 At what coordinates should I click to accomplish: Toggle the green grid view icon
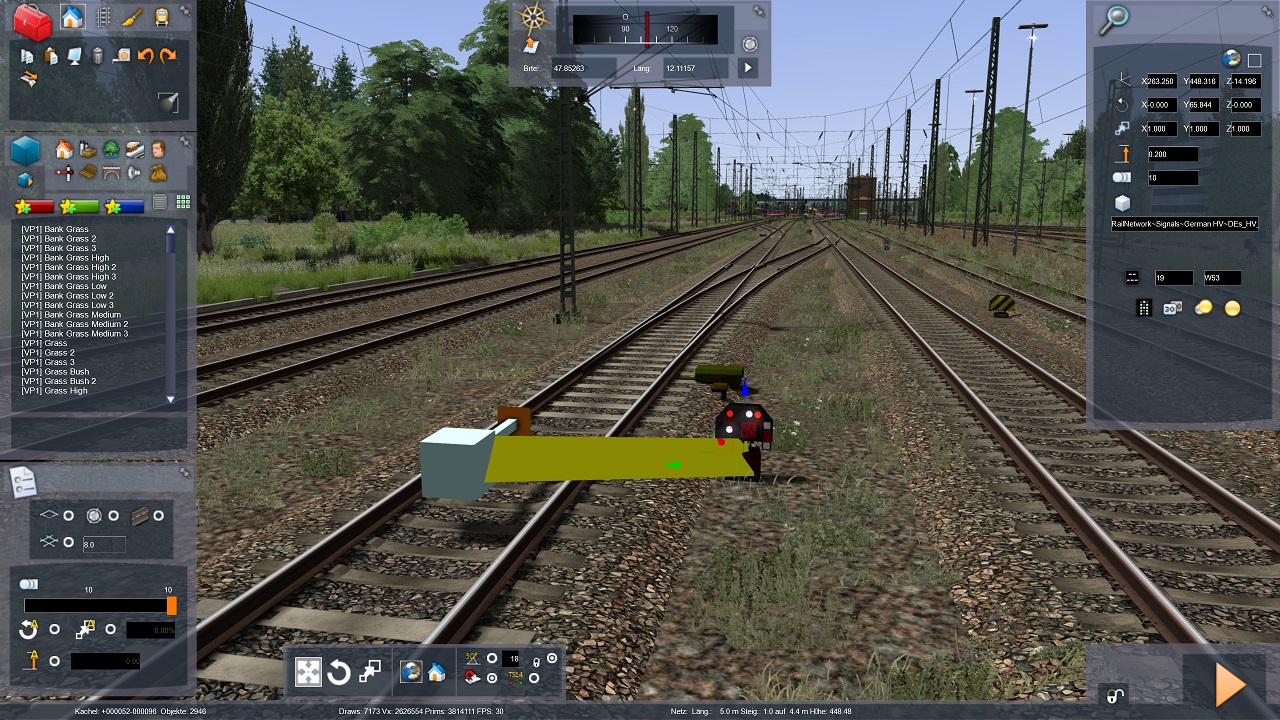pyautogui.click(x=183, y=202)
